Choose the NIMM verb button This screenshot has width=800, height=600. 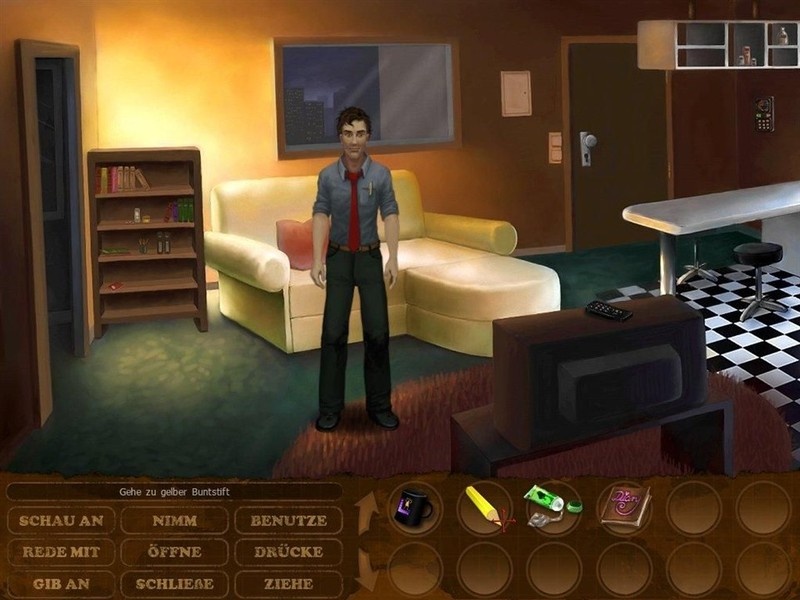(174, 521)
